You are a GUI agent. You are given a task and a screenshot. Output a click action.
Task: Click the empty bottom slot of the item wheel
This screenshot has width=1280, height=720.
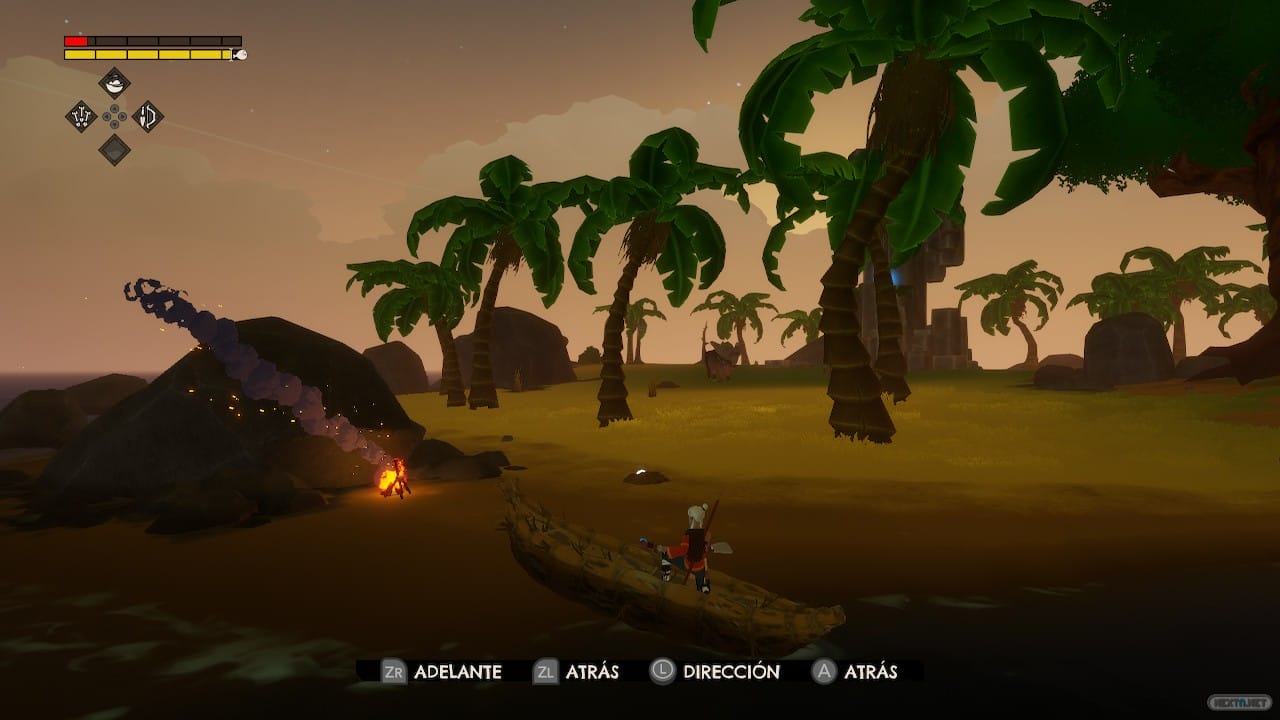coord(115,149)
